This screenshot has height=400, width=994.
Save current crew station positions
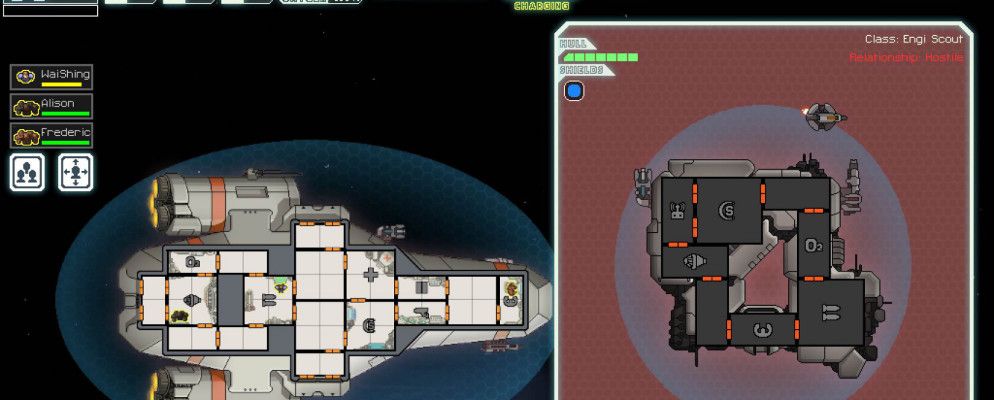[27, 172]
